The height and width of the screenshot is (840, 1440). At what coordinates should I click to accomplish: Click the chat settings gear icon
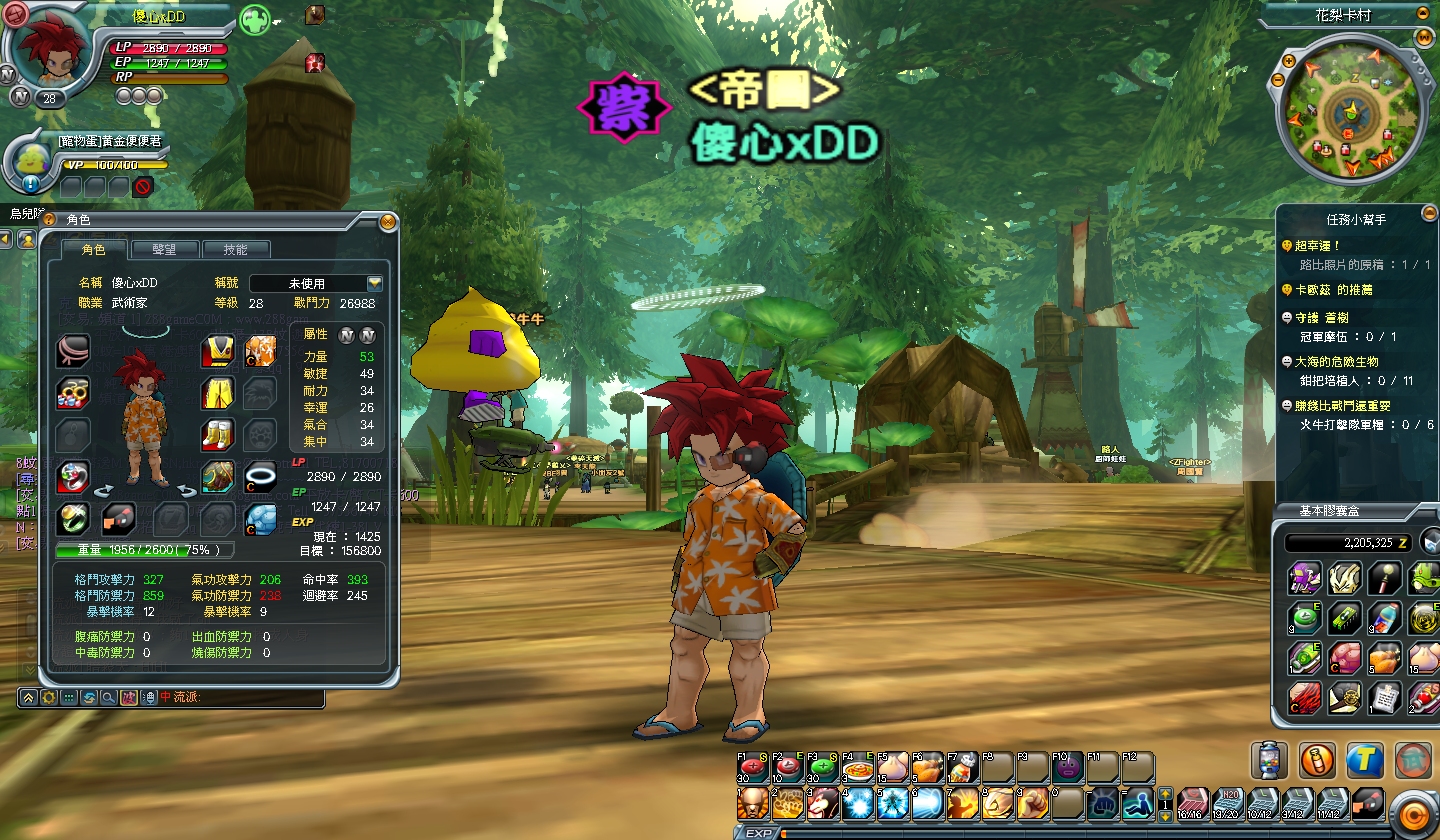pyautogui.click(x=49, y=697)
